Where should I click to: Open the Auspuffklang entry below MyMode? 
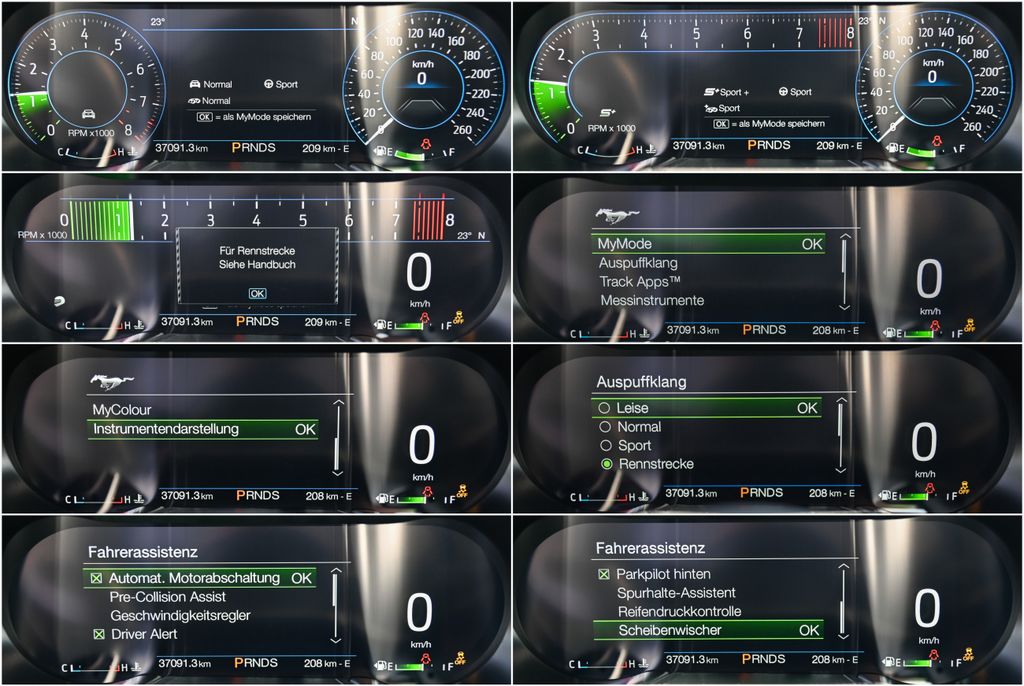click(638, 263)
